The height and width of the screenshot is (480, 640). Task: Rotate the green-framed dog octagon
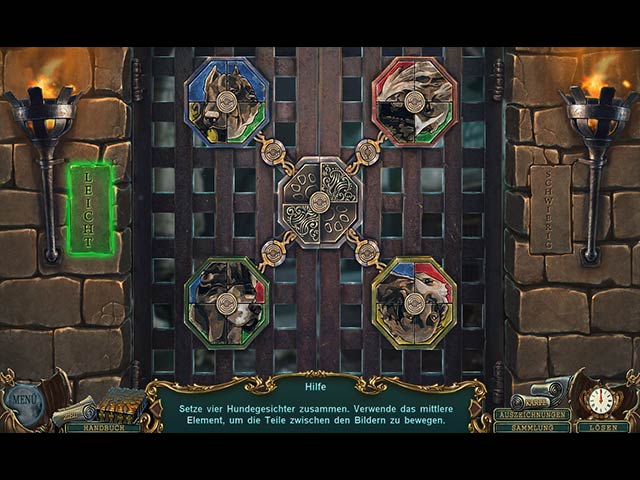point(227,301)
